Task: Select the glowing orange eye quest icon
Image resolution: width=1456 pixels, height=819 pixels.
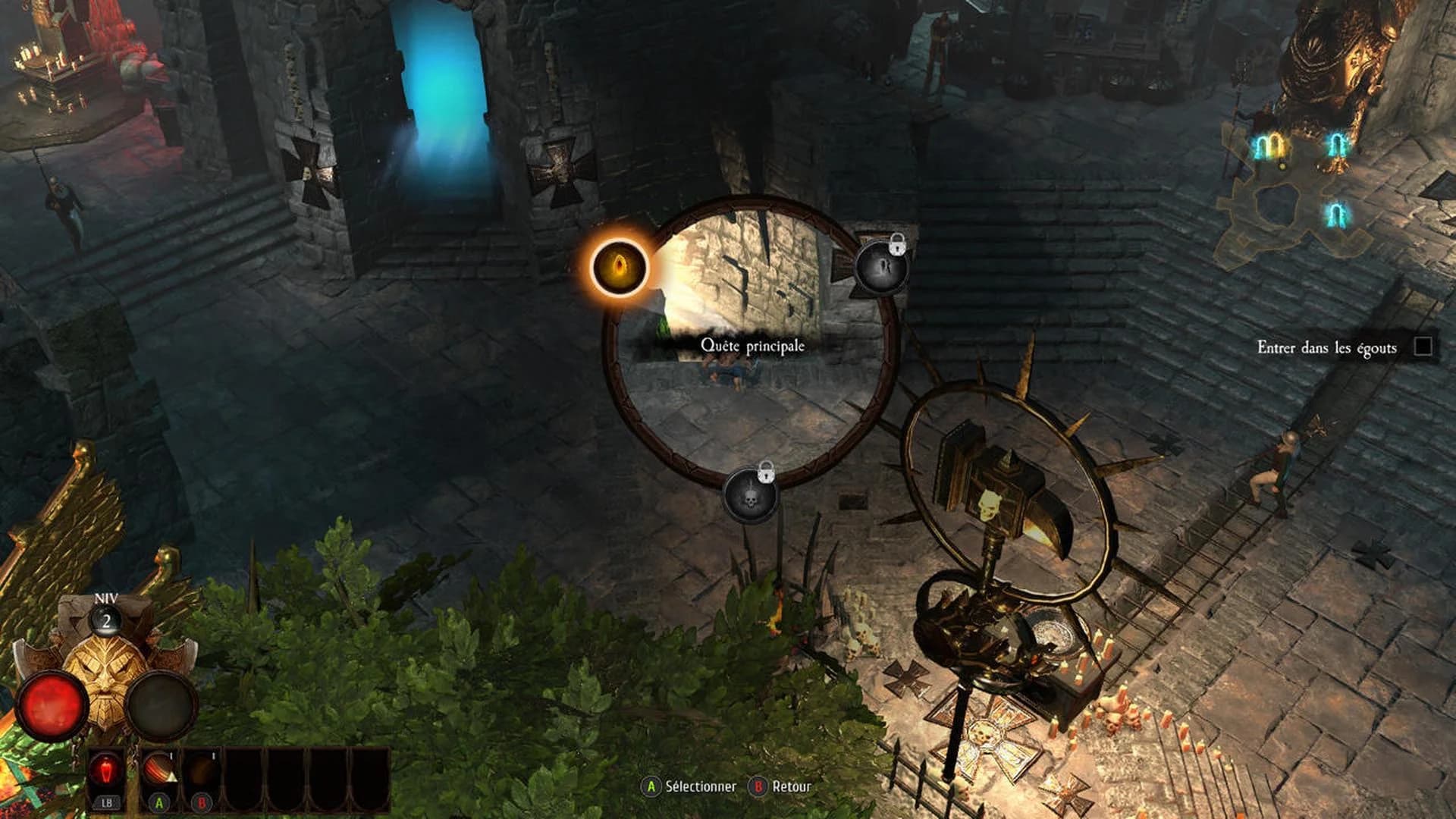Action: 619,268
